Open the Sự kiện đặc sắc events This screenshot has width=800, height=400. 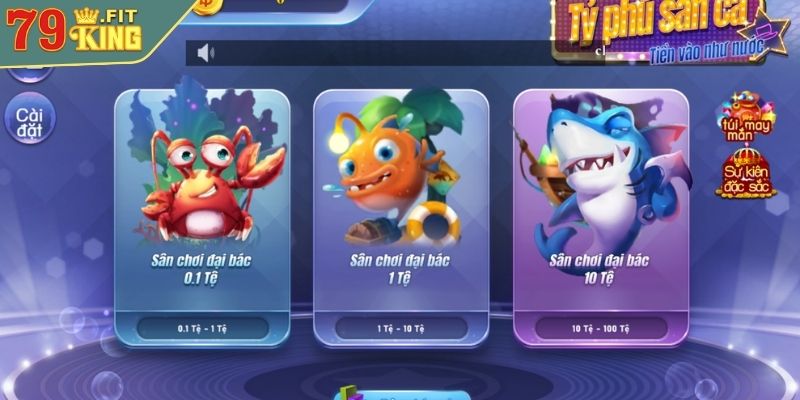coord(745,174)
